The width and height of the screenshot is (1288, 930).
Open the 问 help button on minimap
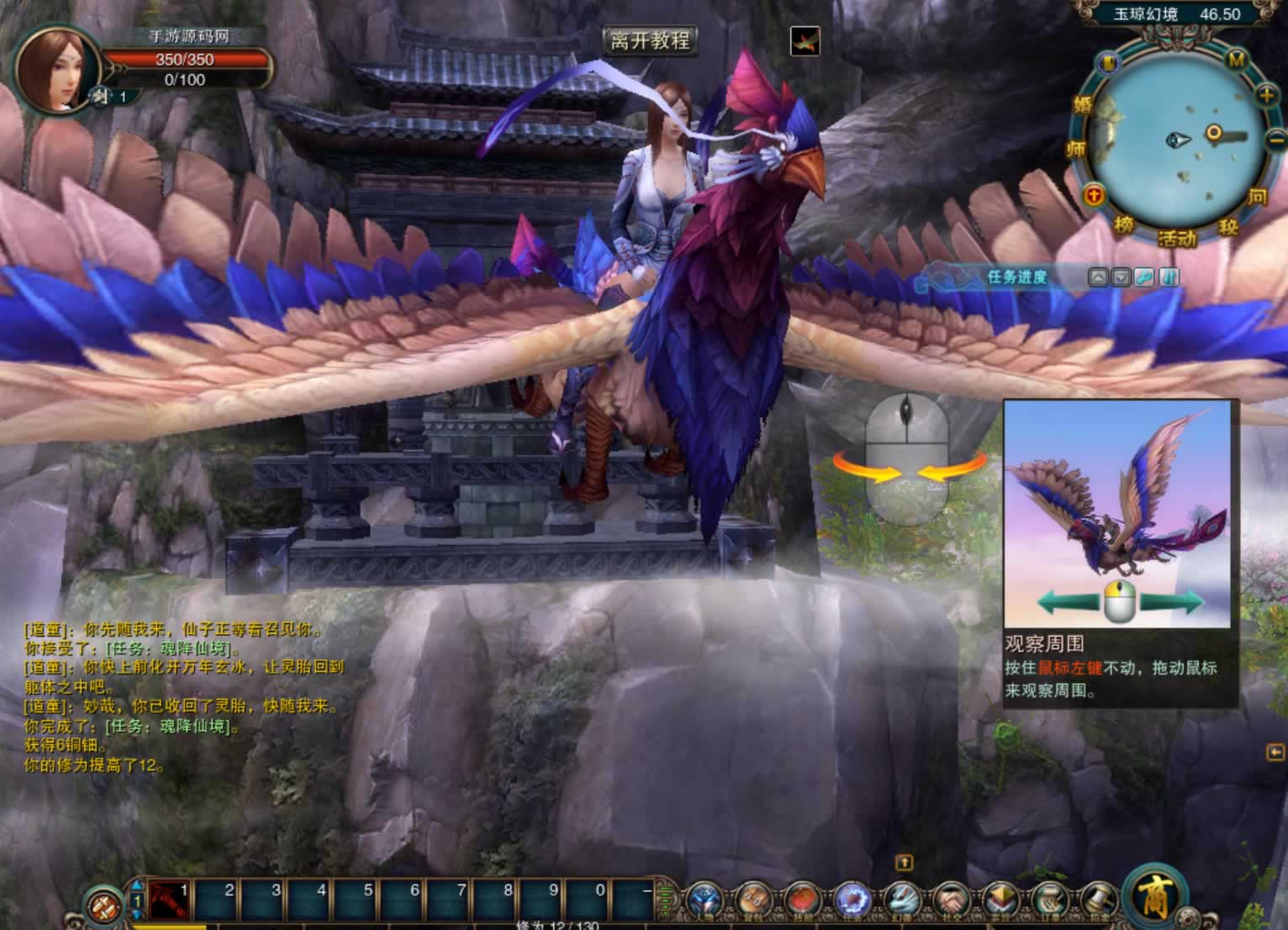click(1257, 197)
